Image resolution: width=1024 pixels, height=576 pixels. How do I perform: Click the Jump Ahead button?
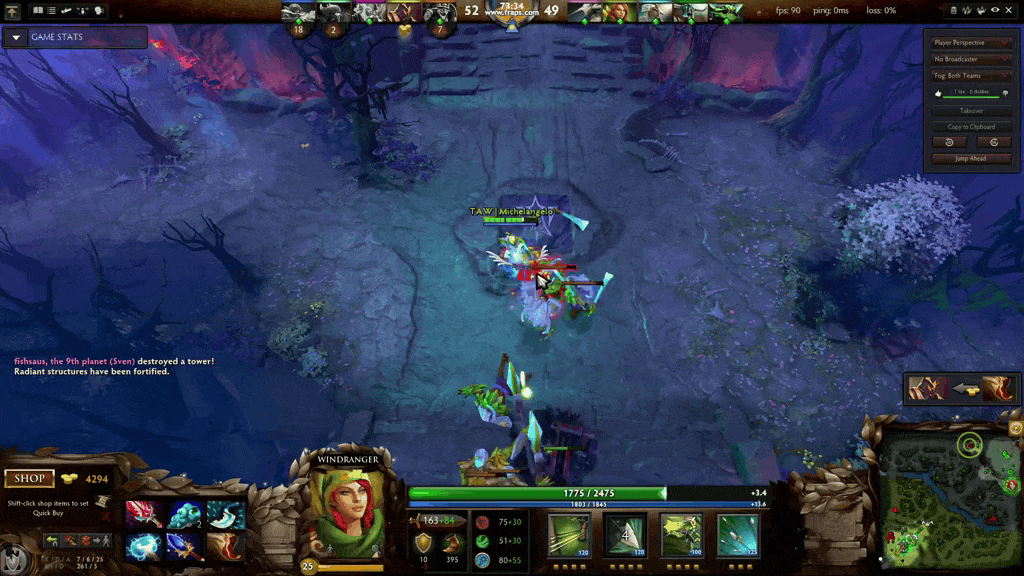971,159
